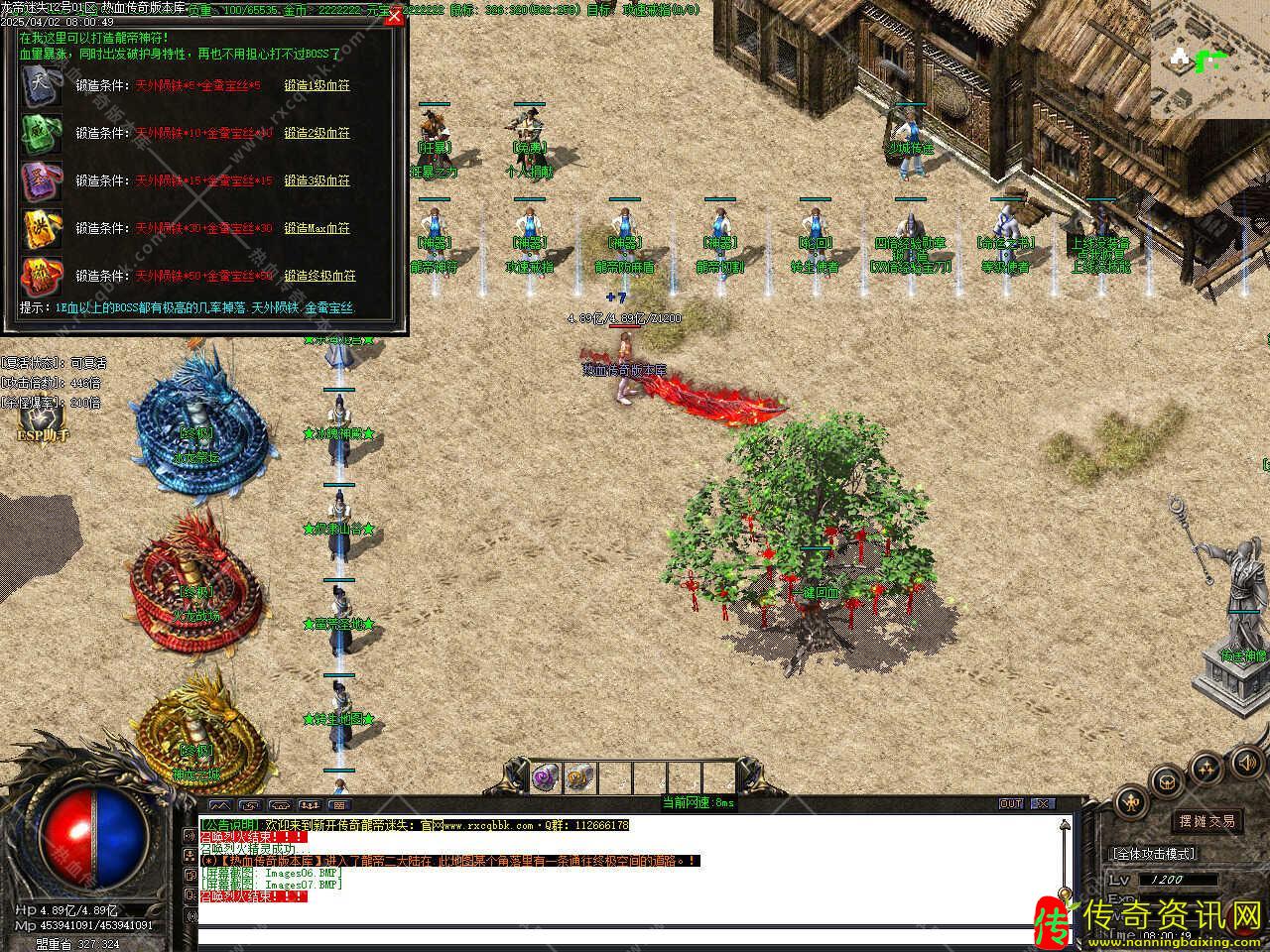Choose the 锻造Max血符 forging option
The width and height of the screenshot is (1270, 952).
(317, 228)
